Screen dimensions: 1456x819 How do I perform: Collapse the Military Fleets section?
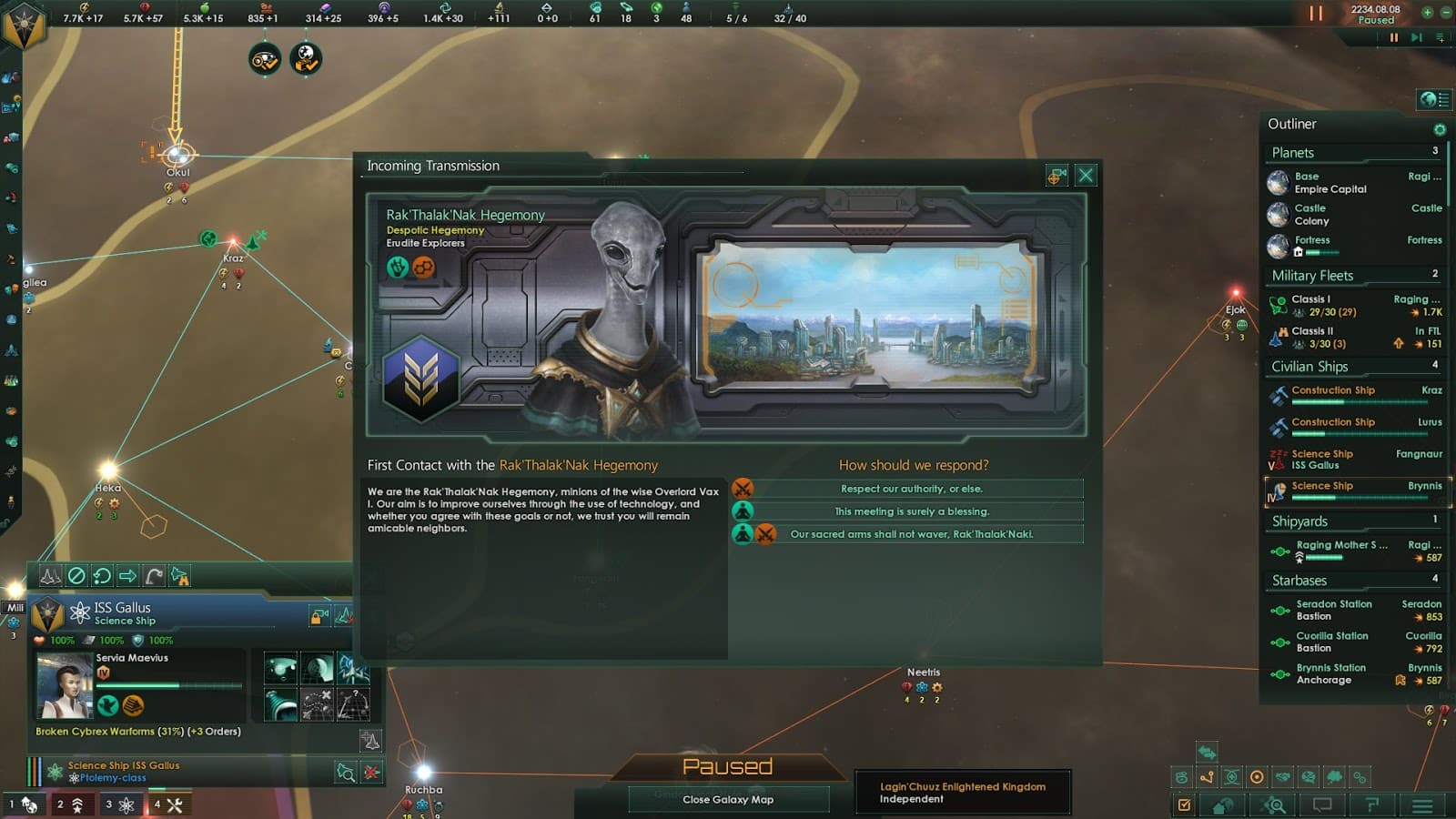1314,275
